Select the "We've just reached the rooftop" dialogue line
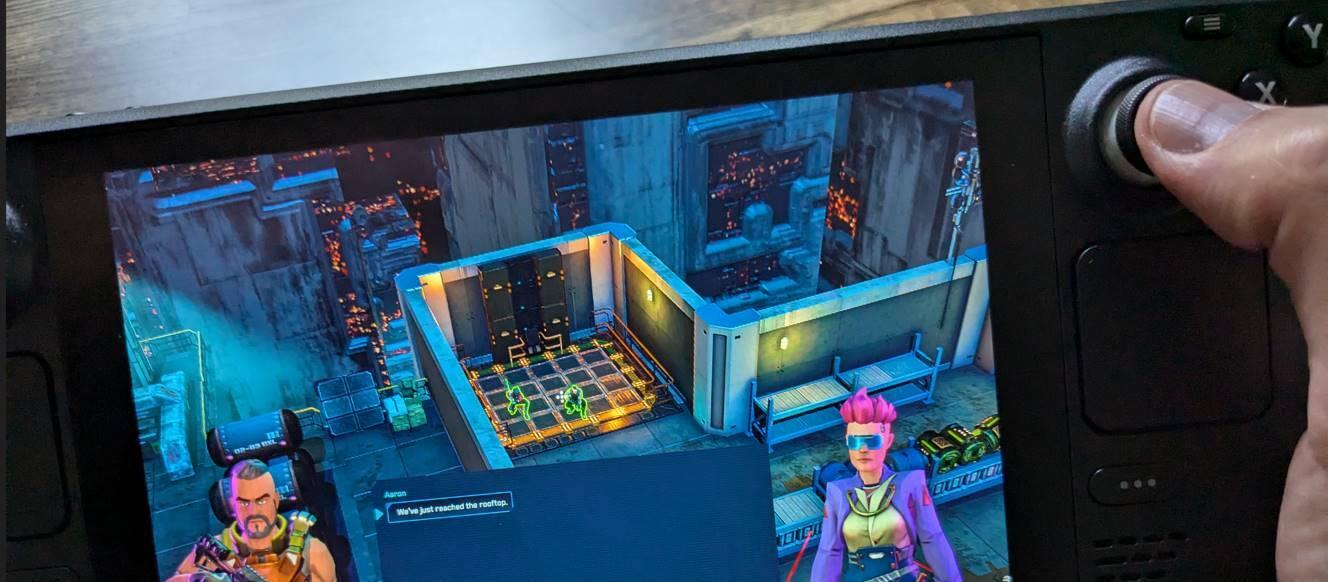The height and width of the screenshot is (582, 1328). pyautogui.click(x=449, y=509)
